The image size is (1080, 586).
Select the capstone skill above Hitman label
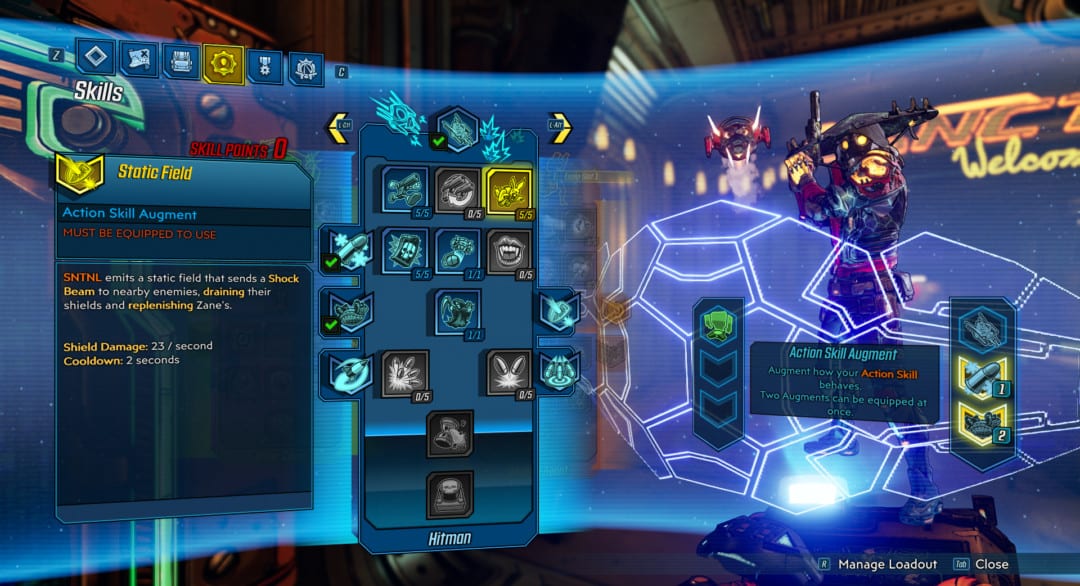click(x=449, y=493)
